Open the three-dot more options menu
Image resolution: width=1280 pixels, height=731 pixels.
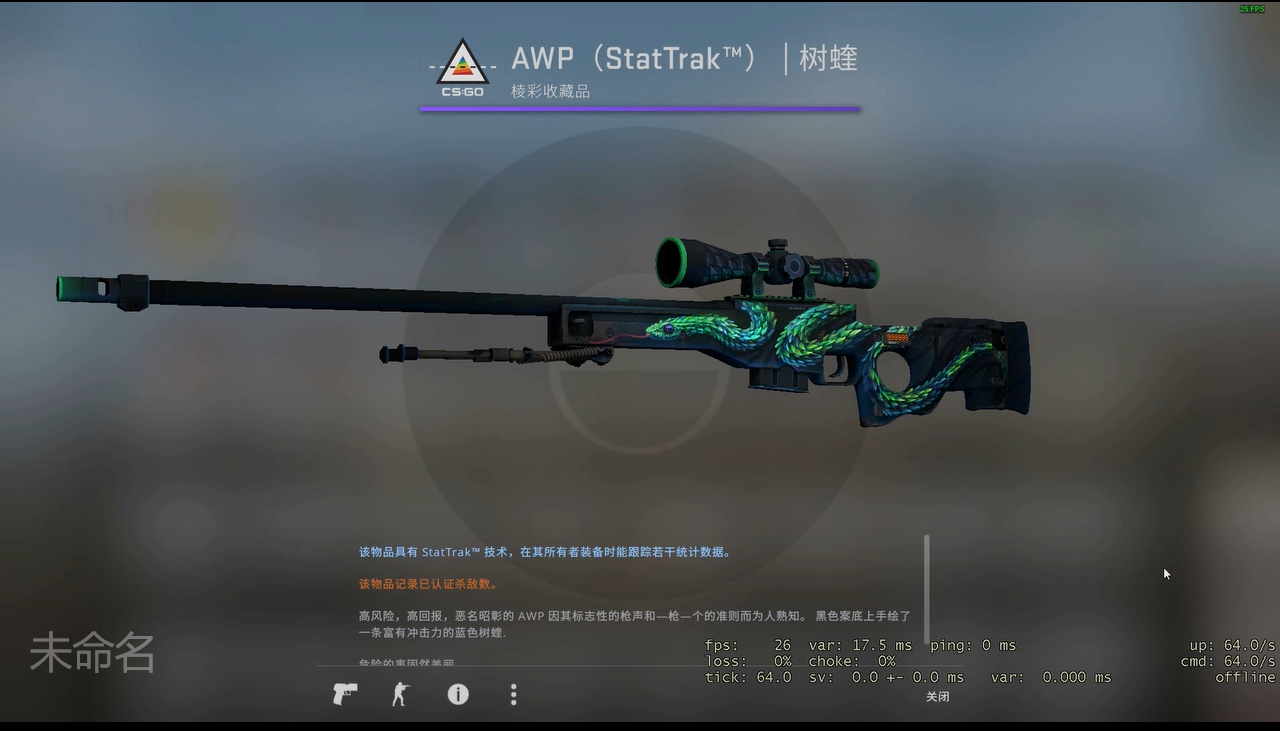coord(514,694)
